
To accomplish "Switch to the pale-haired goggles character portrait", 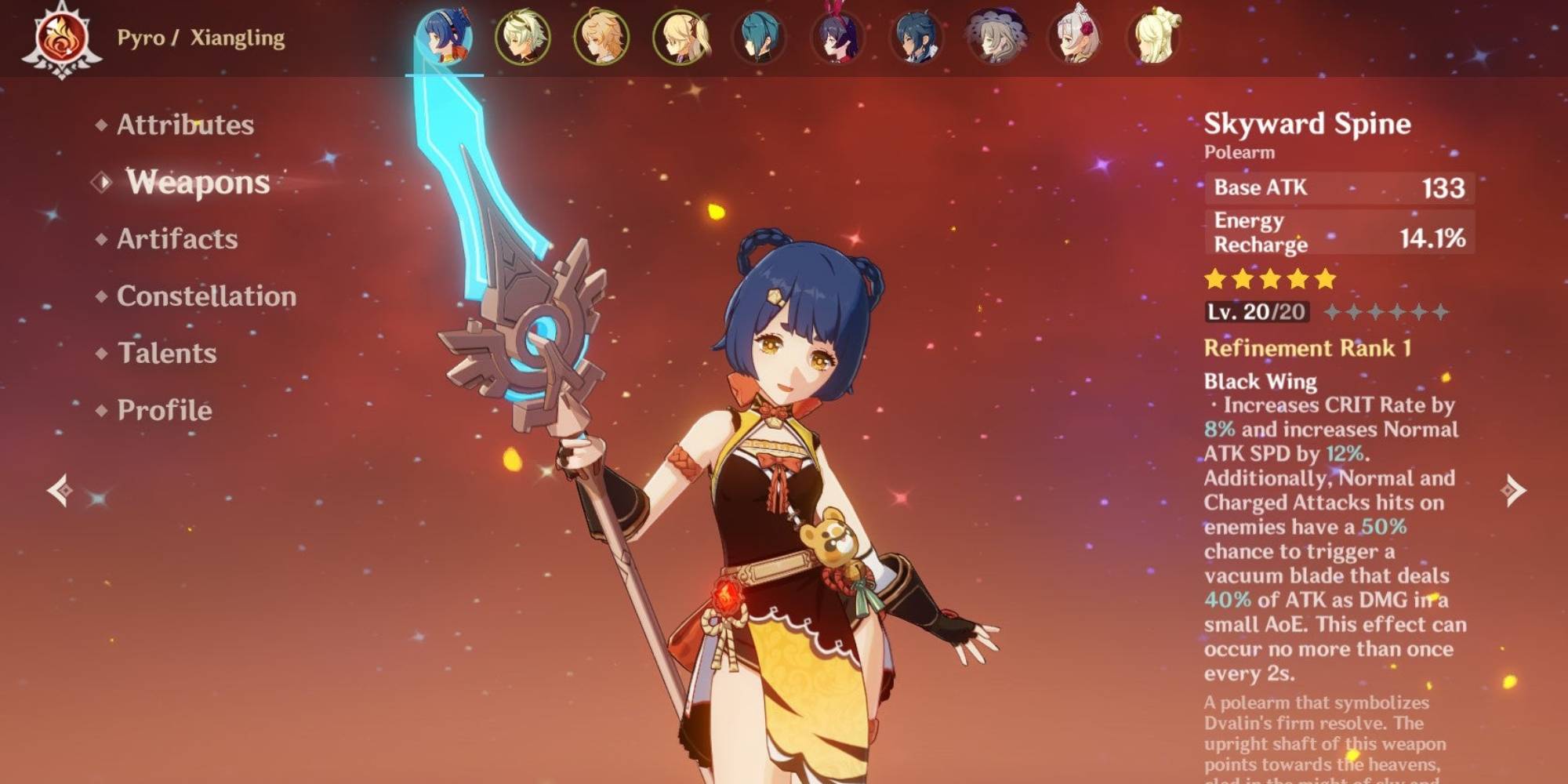I will [523, 37].
